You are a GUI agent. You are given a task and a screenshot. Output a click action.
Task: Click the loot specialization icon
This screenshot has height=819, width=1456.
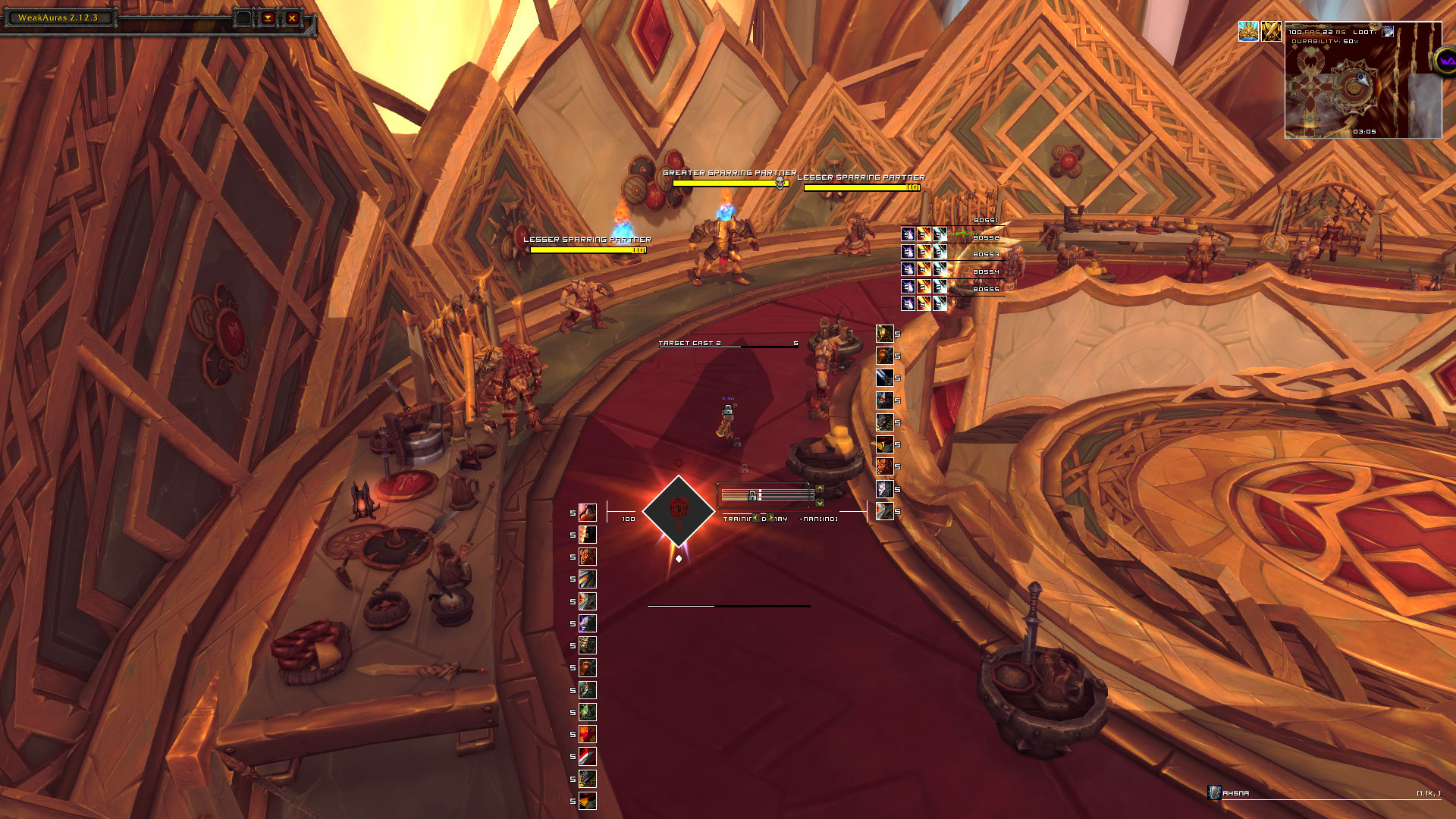(x=1388, y=32)
